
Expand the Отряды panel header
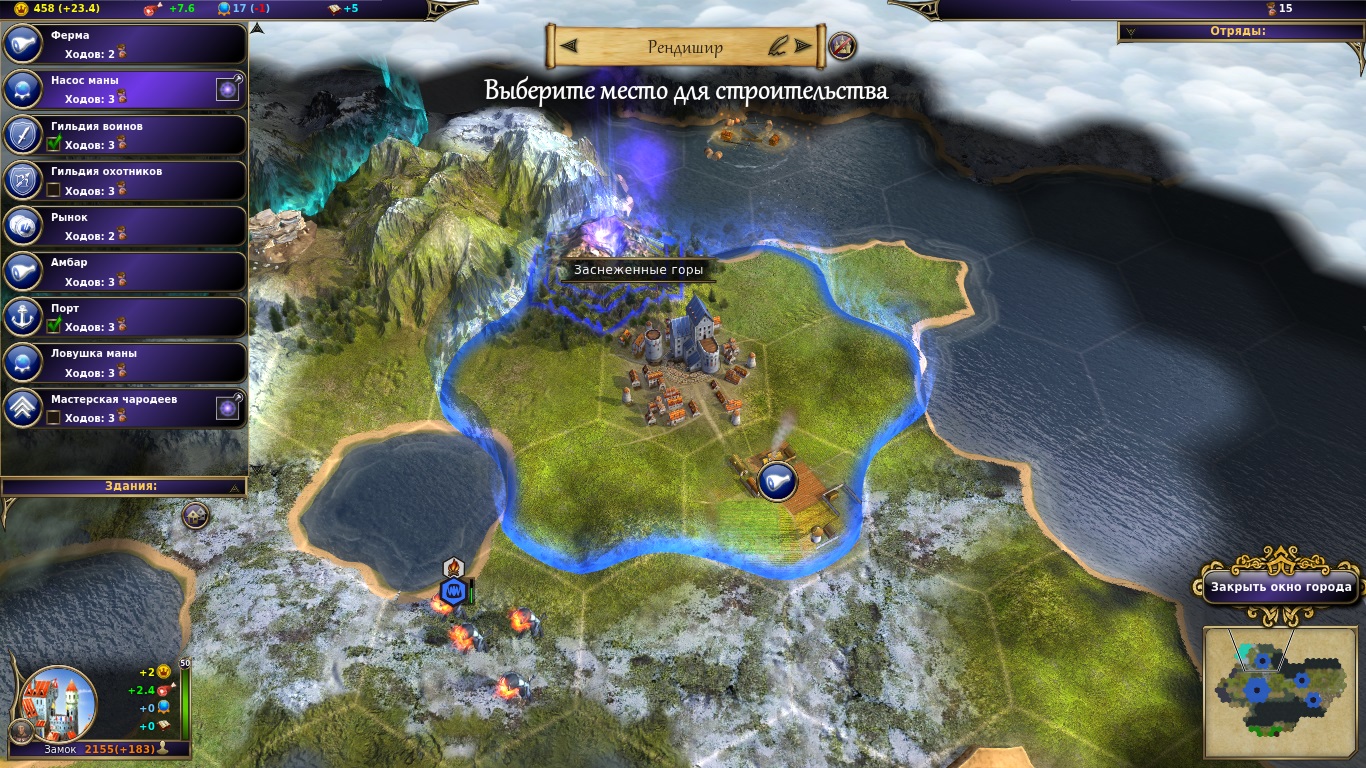click(1242, 31)
